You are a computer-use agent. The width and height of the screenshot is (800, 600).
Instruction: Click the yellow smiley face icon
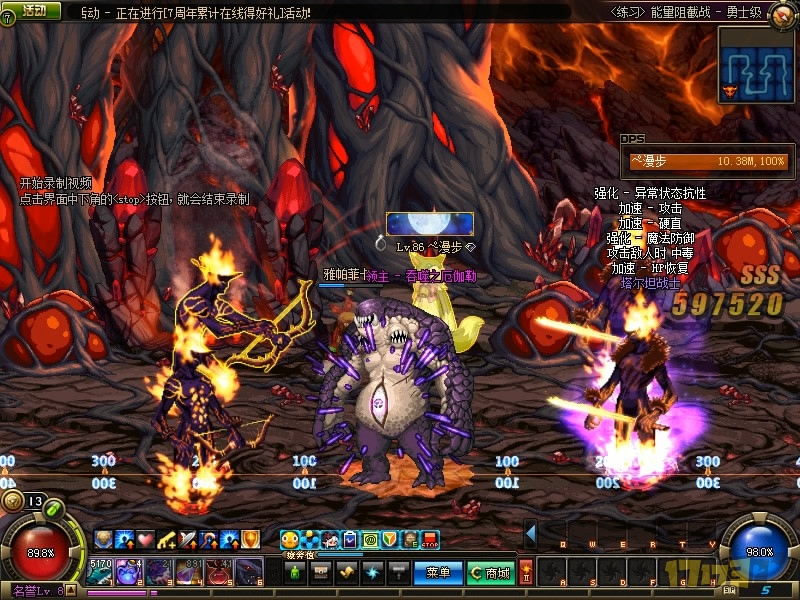click(289, 540)
